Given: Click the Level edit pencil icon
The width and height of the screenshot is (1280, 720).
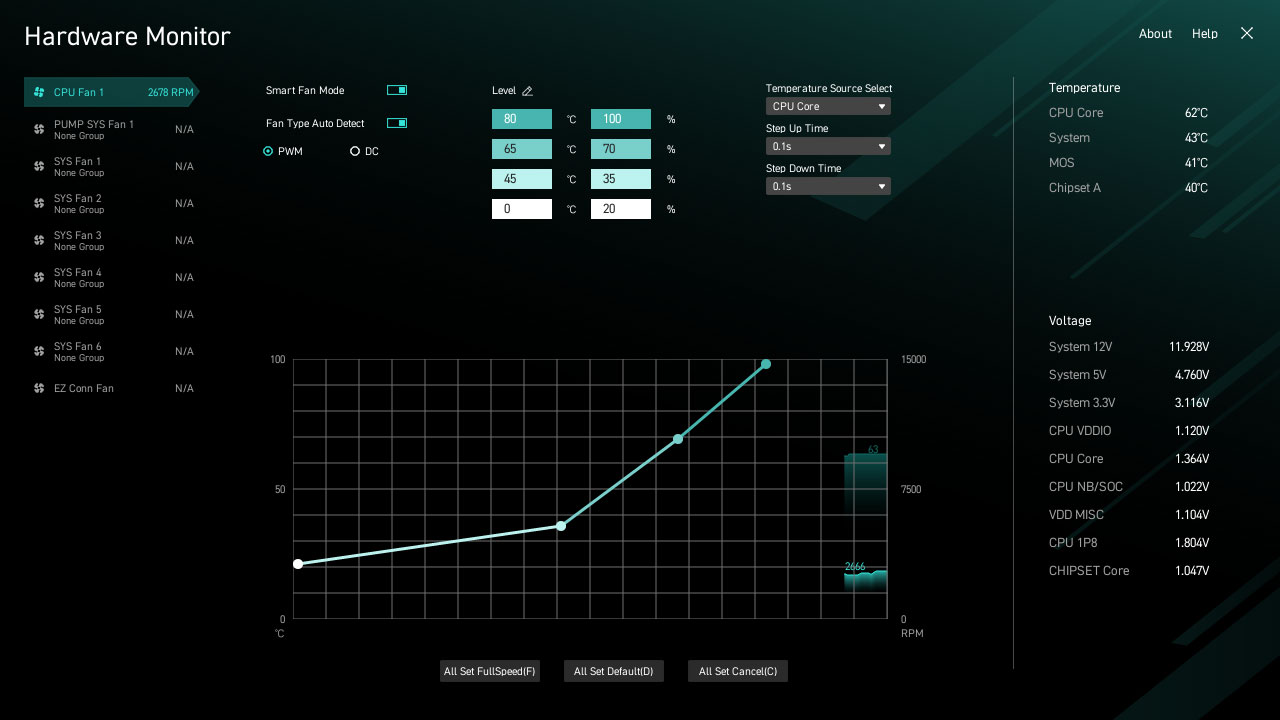Looking at the screenshot, I should point(528,90).
